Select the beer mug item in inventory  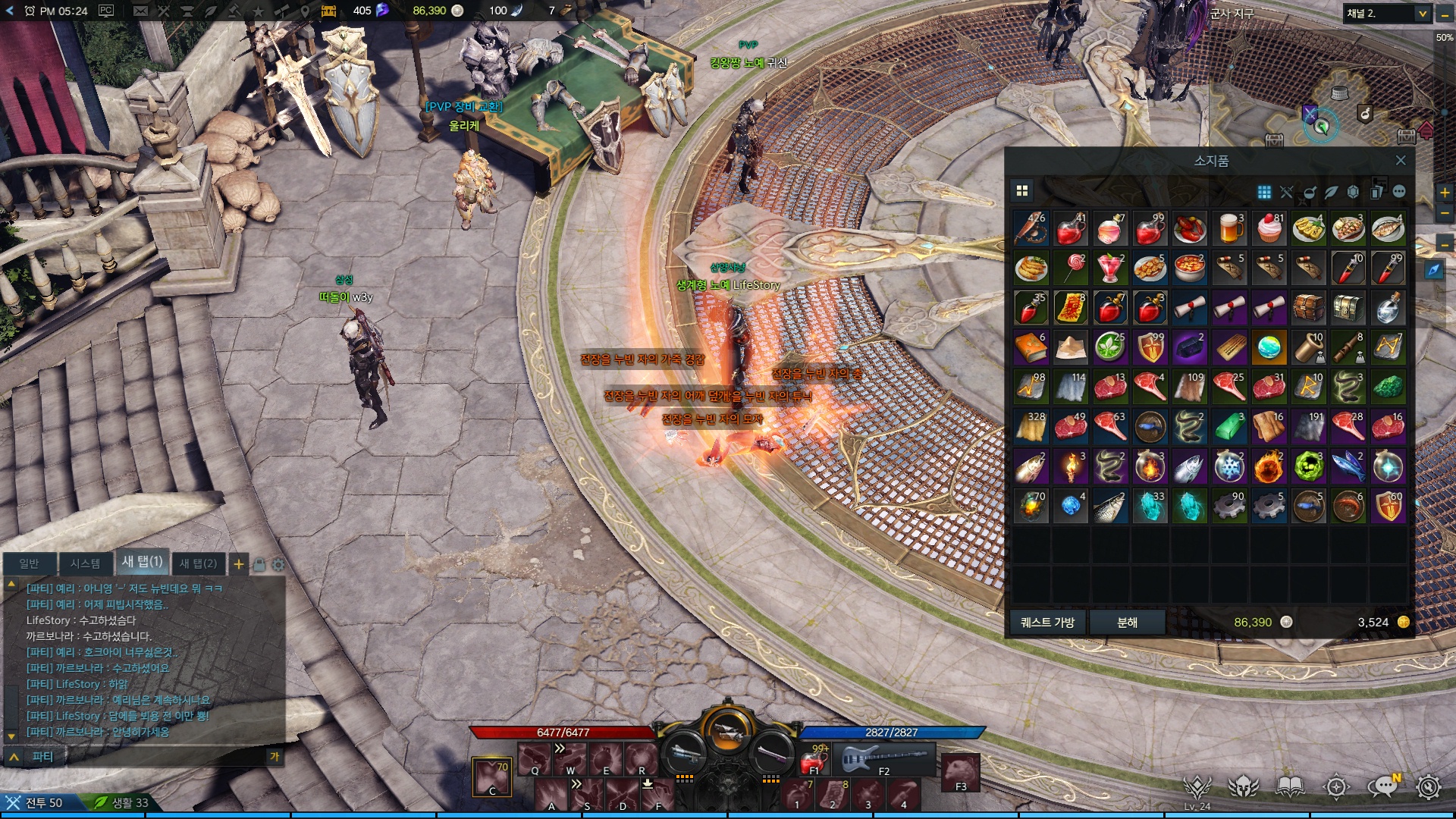coord(1229,228)
